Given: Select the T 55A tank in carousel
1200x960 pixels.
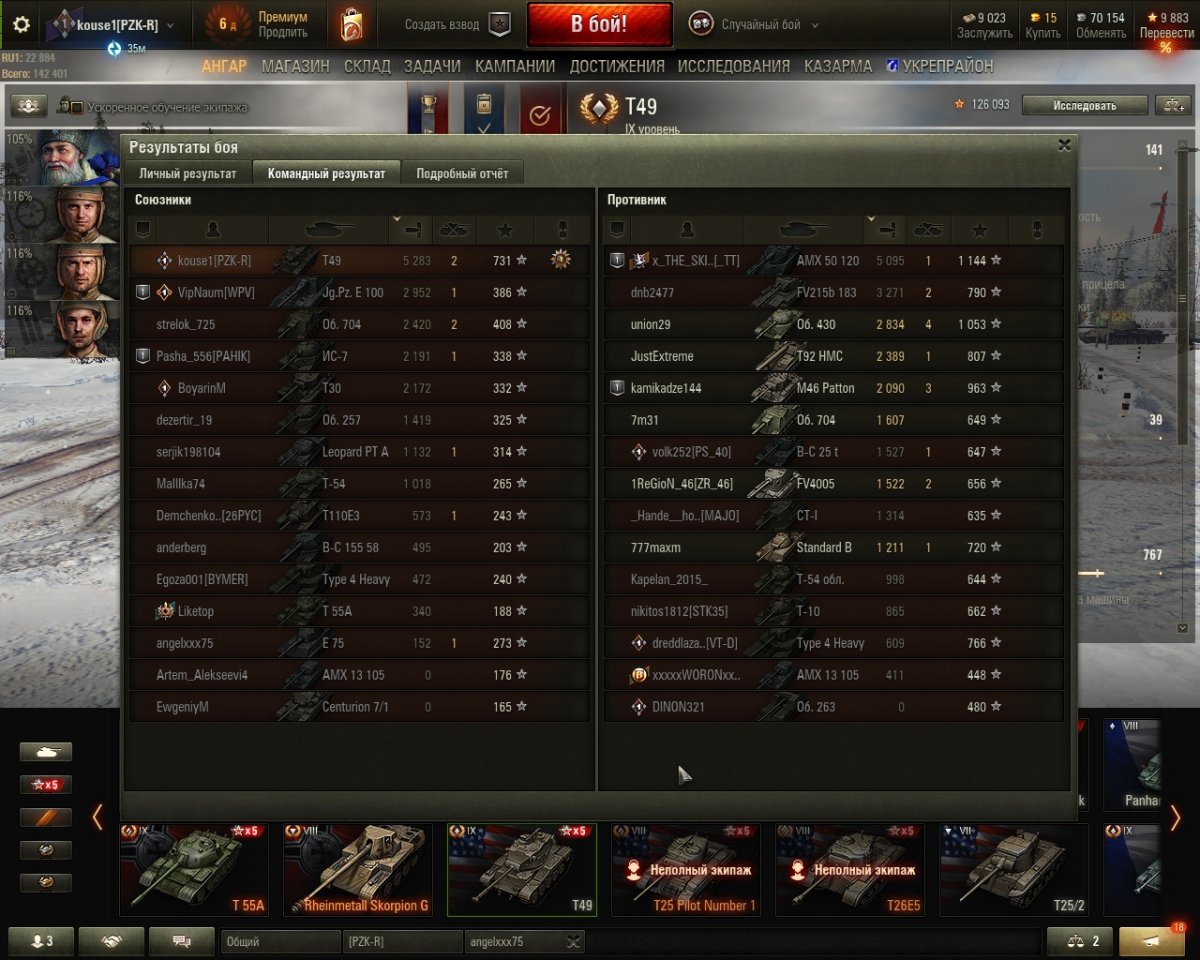Looking at the screenshot, I should 194,870.
